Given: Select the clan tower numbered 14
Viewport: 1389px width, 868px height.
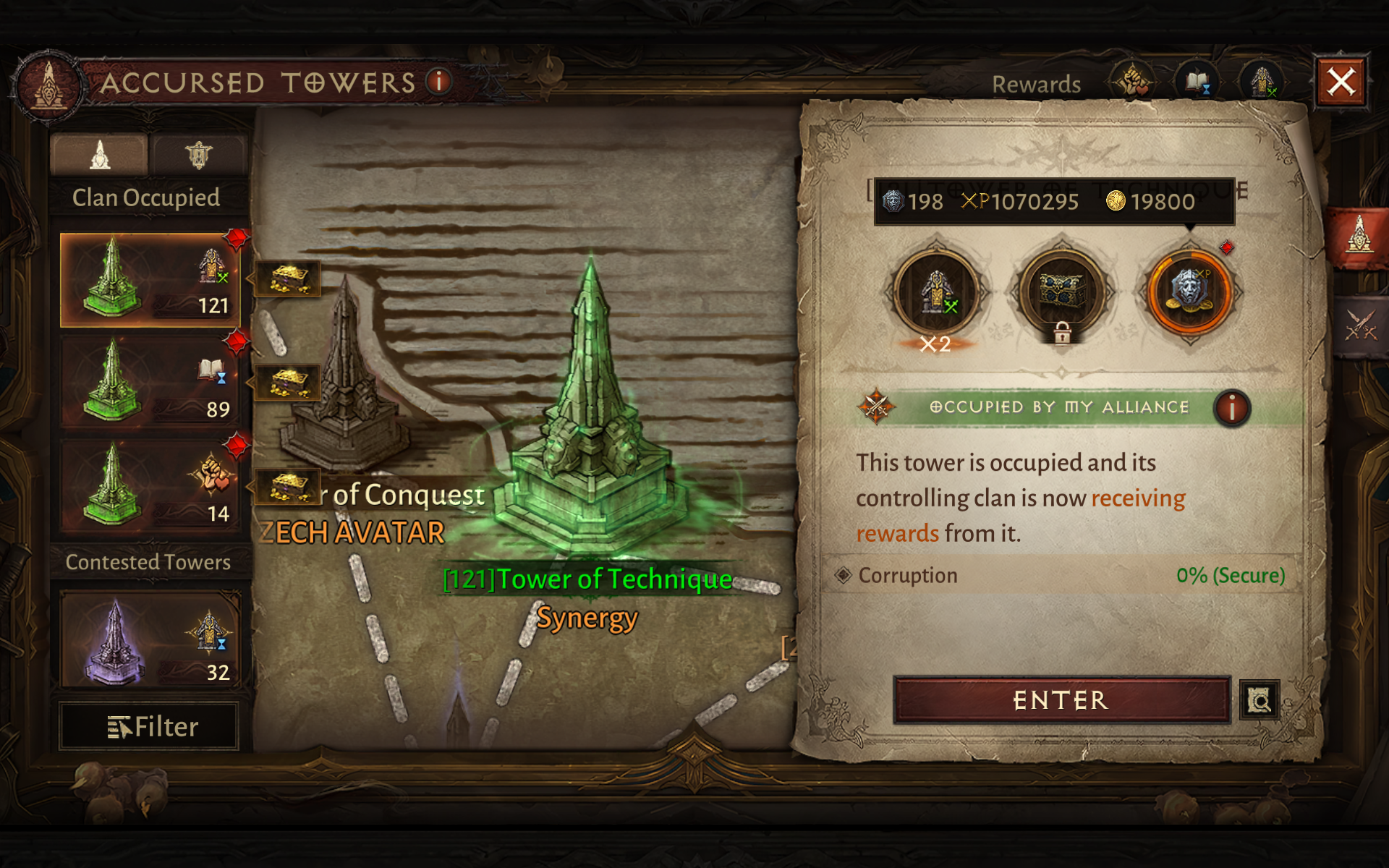Looking at the screenshot, I should pyautogui.click(x=150, y=487).
